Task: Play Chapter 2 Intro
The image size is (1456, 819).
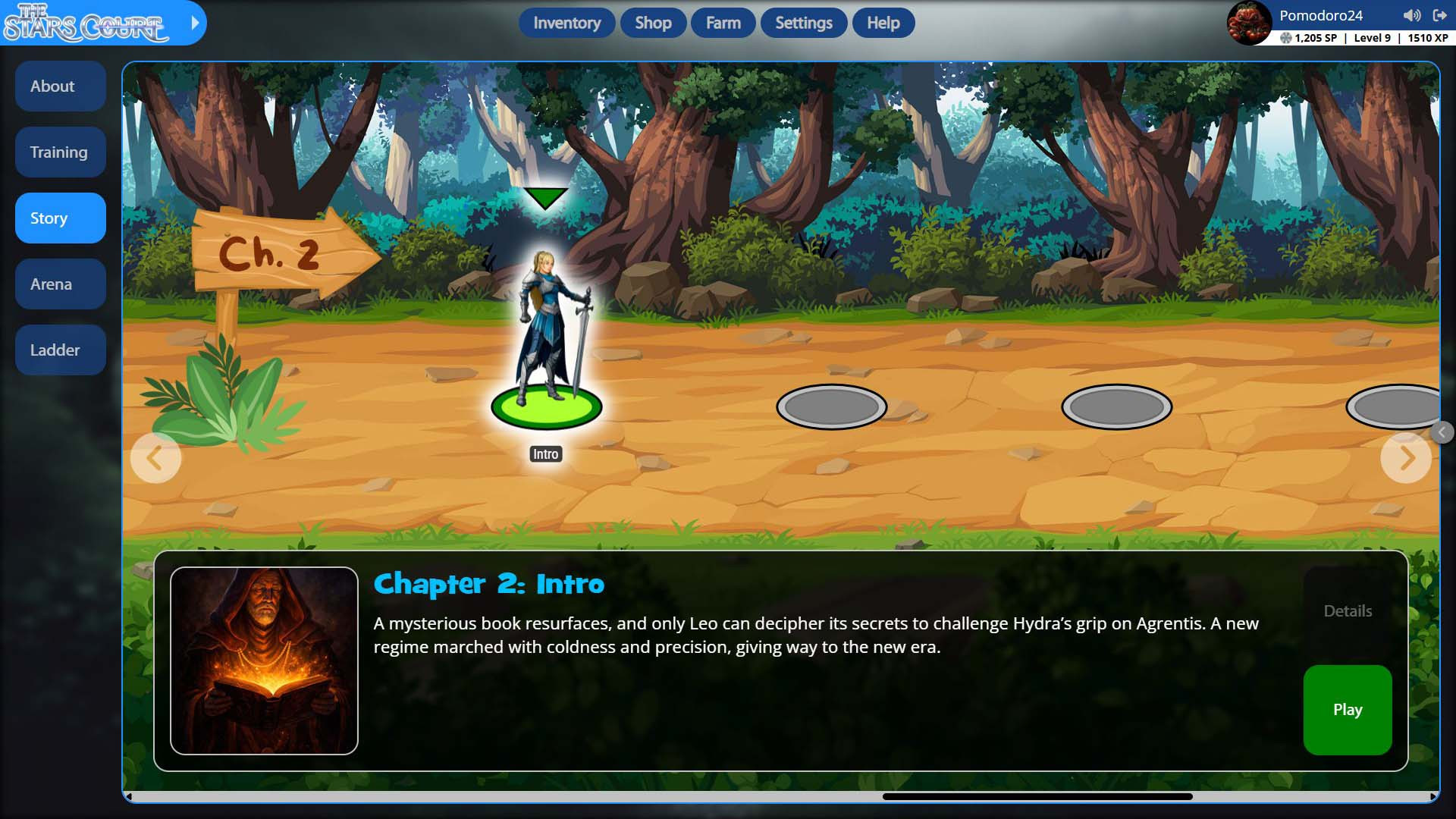Action: (1347, 710)
